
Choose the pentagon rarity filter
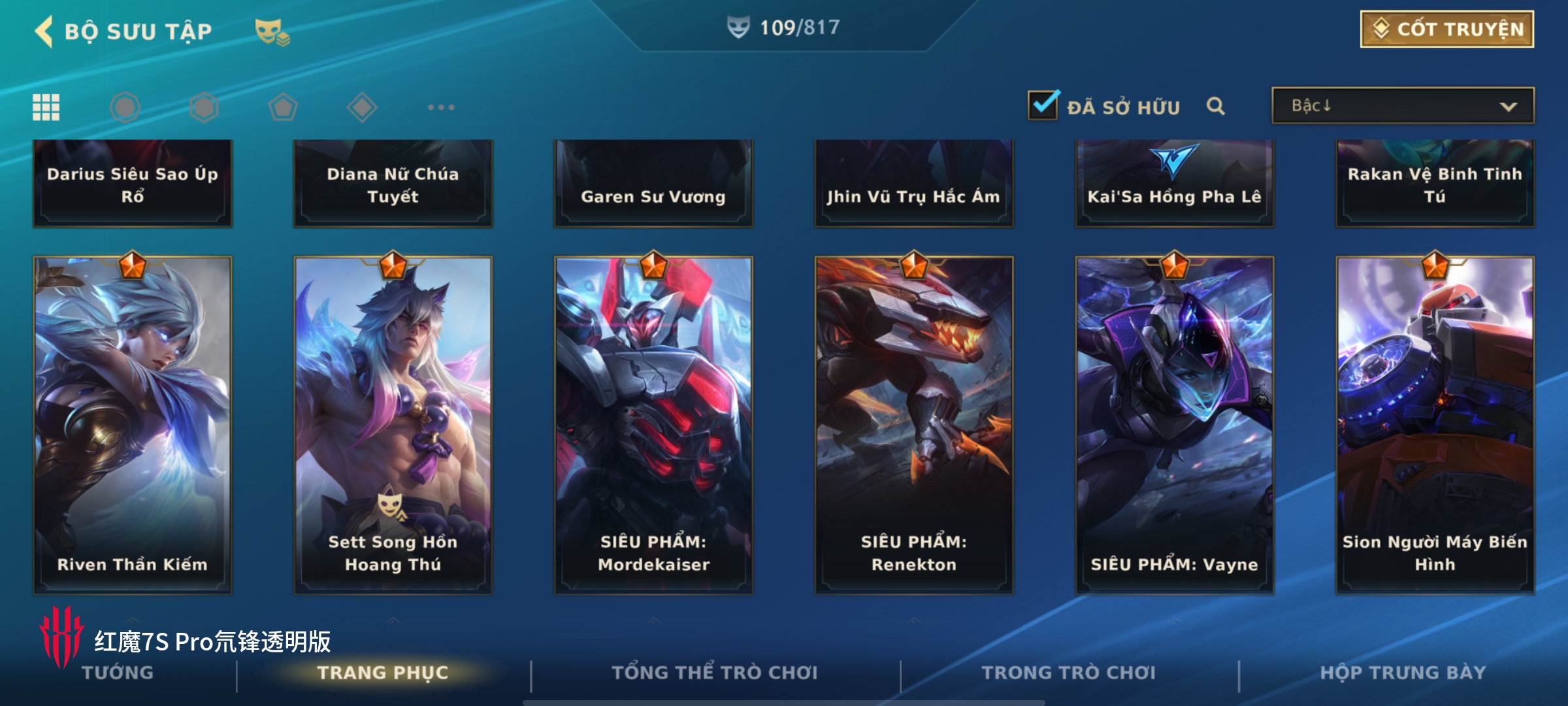pos(283,107)
